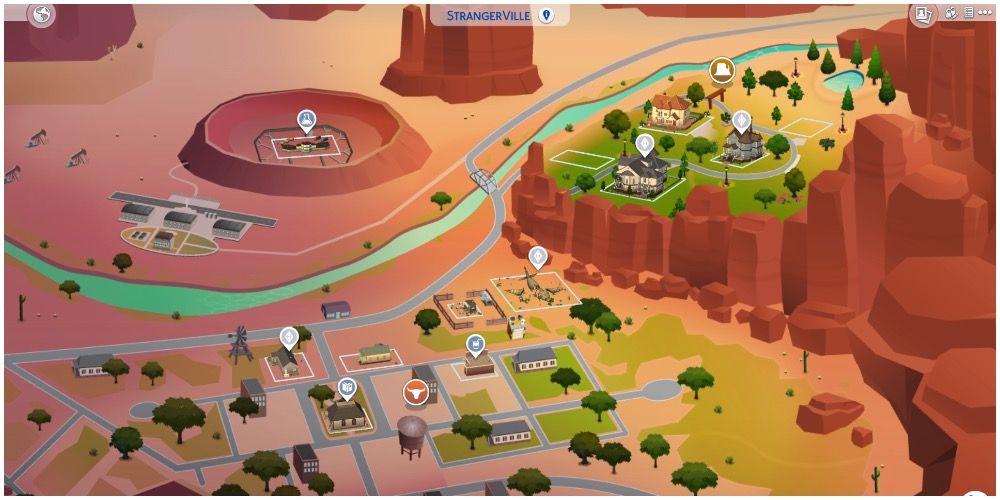Select the lot pin above the Victorian house
The width and height of the screenshot is (1000, 500).
[741, 122]
